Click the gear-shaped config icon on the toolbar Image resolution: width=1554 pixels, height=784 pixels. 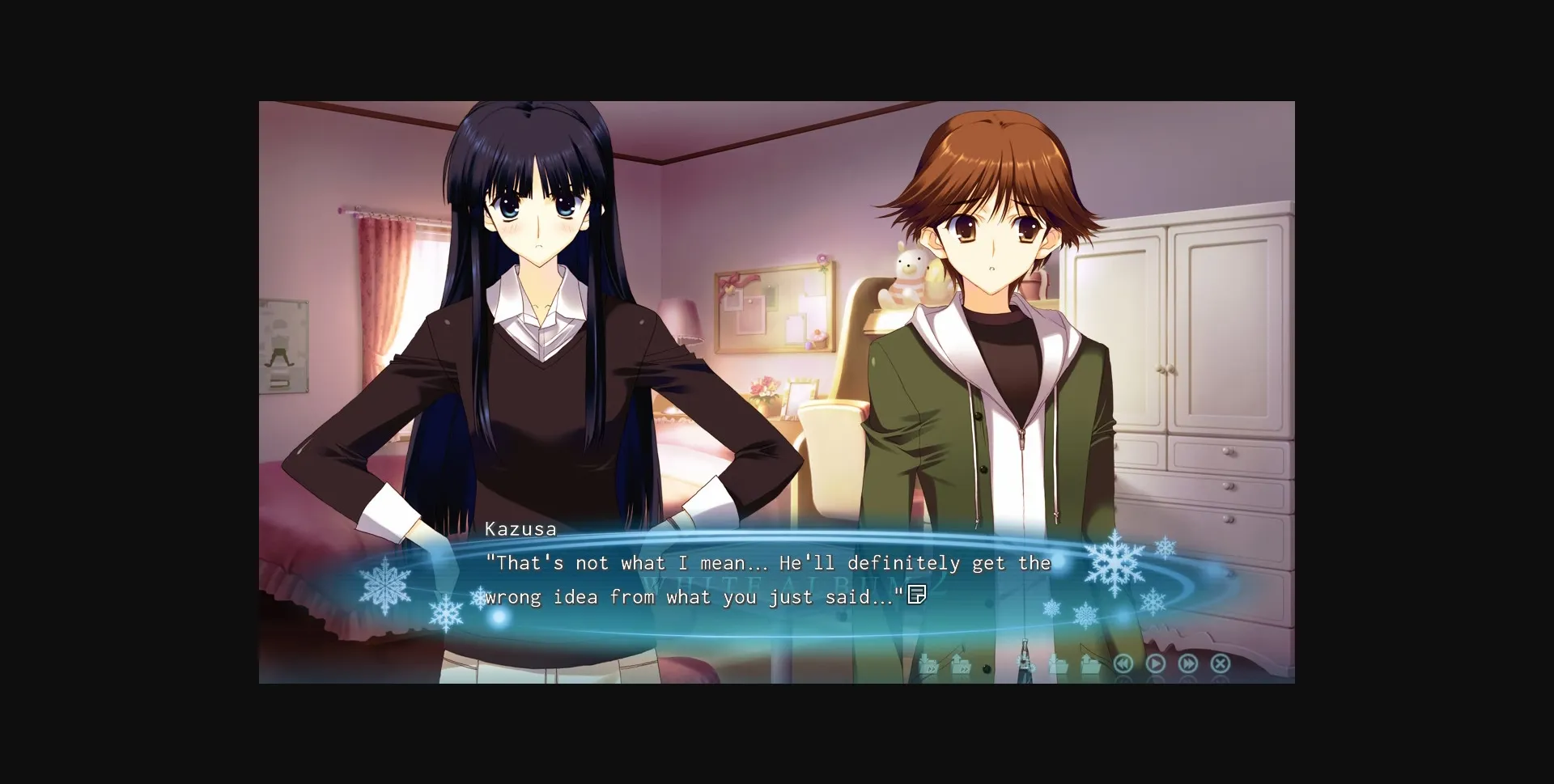coord(1026,663)
